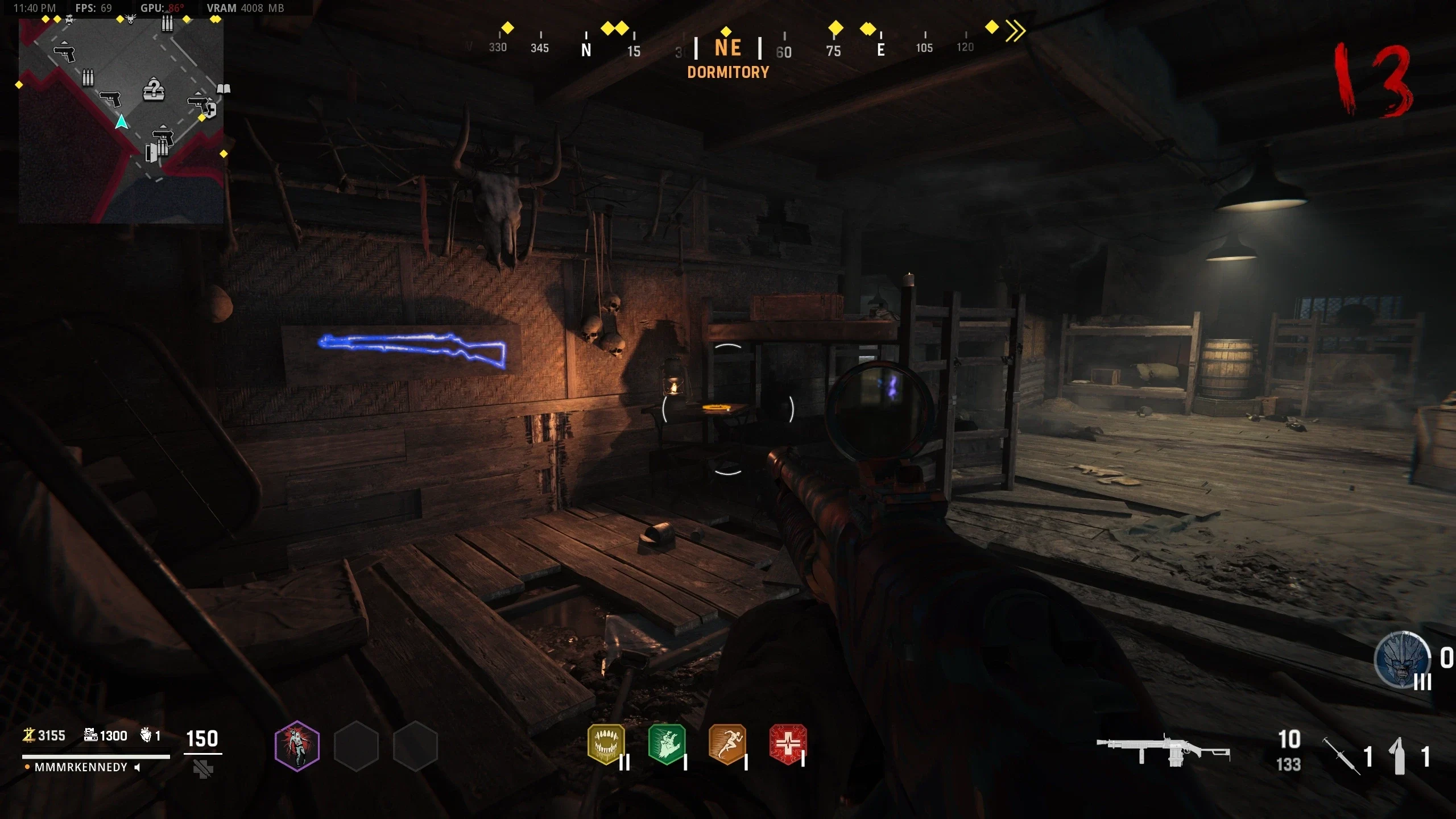Click the minimap in the corner
This screenshot has width=1456, height=819.
[x=121, y=119]
